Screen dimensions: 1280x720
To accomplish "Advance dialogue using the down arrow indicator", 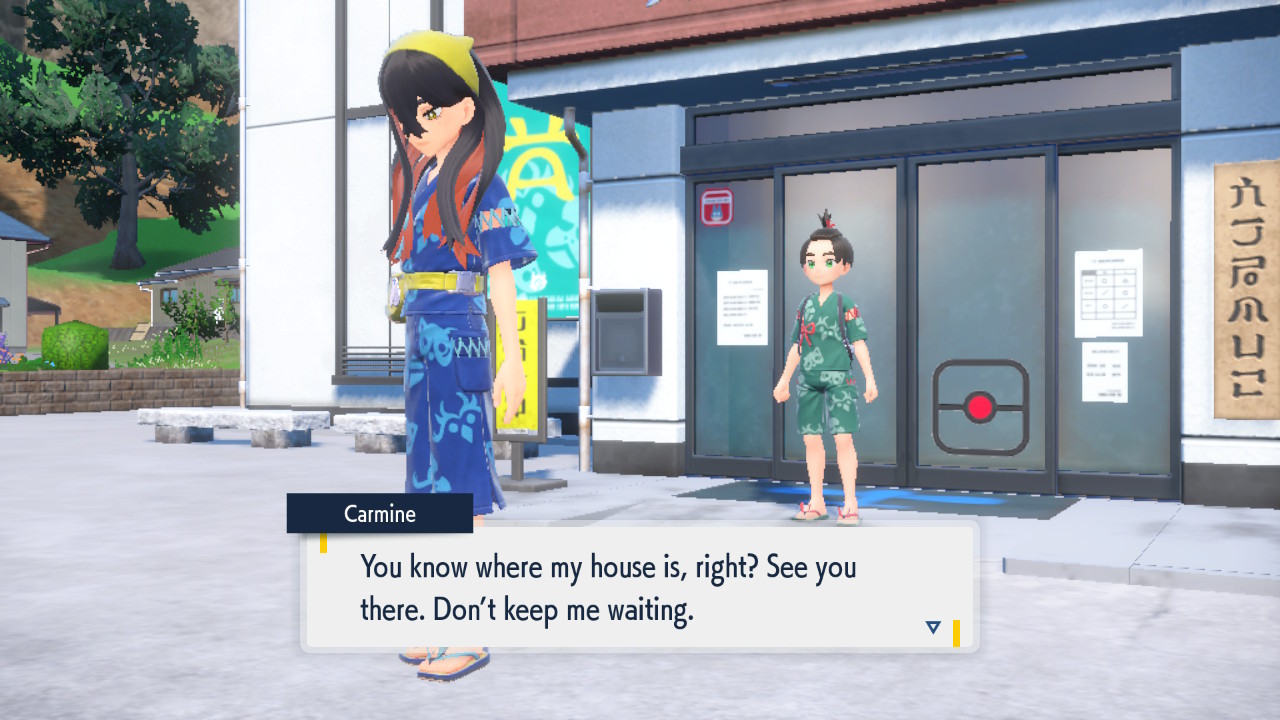I will pos(933,627).
